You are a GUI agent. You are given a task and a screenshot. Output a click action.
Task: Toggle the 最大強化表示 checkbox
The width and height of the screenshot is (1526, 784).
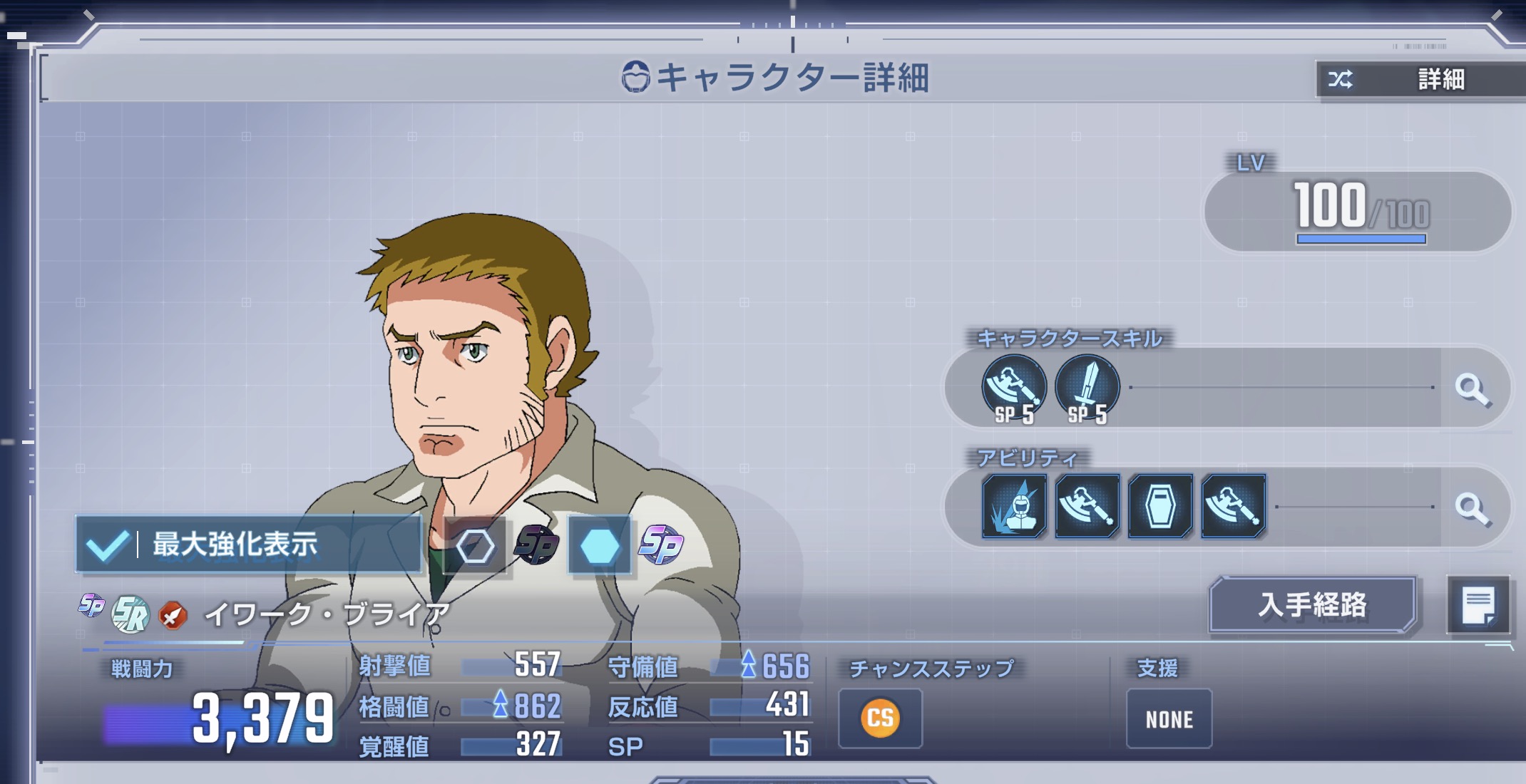[x=107, y=545]
